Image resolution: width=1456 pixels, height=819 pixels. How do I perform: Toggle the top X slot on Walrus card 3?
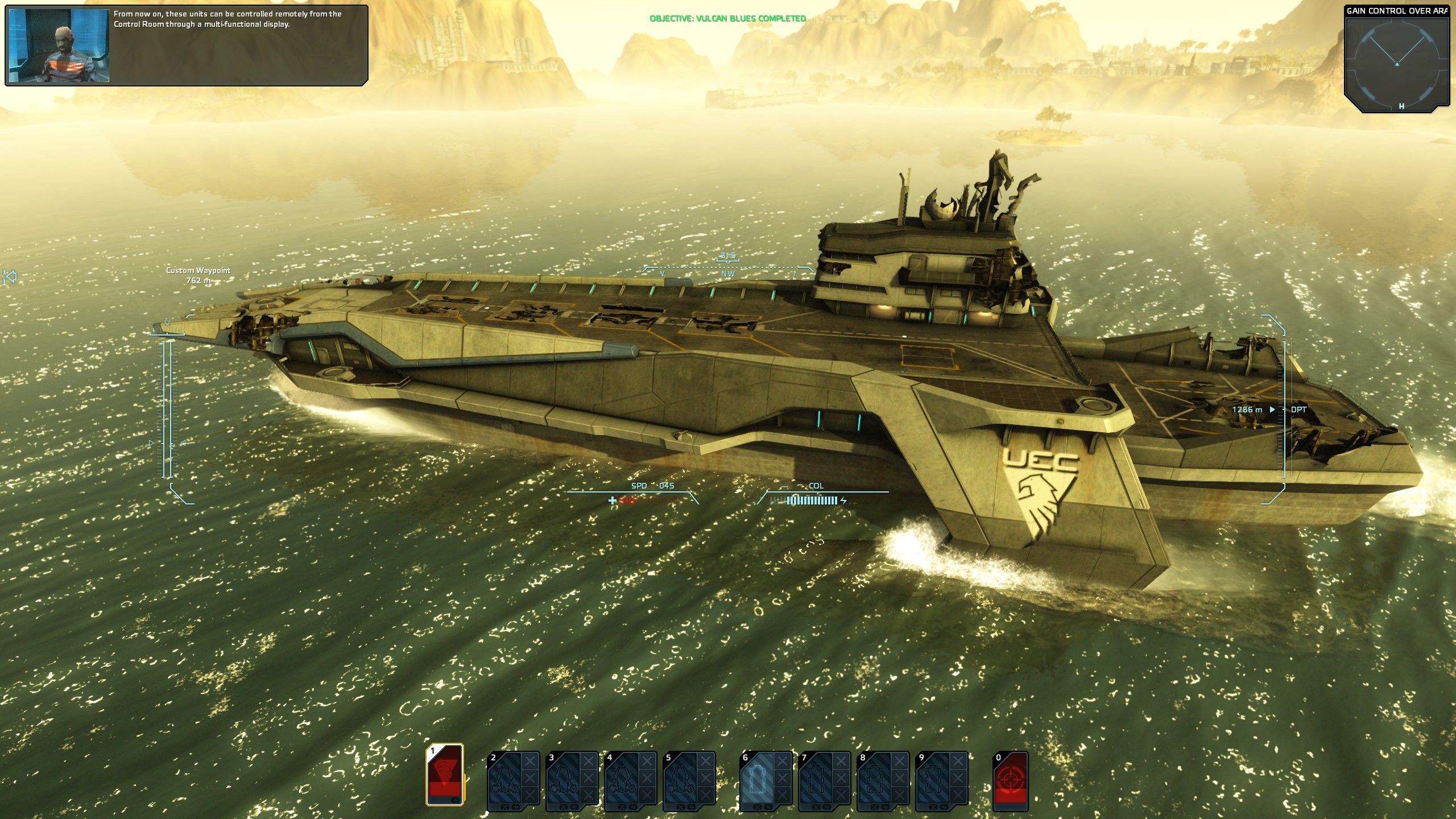coord(588,760)
